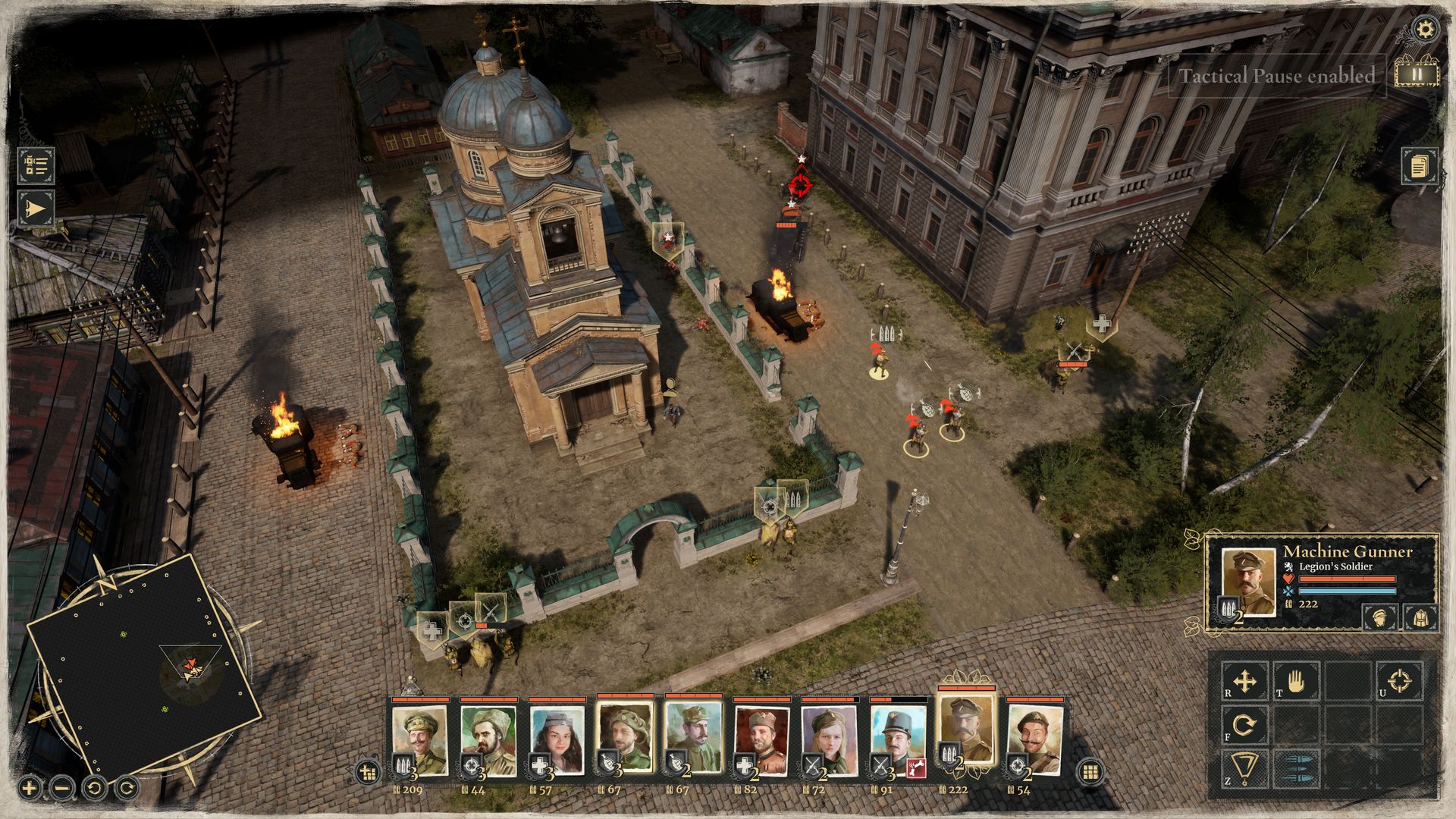This screenshot has width=1456, height=819.
Task: Rotate the minimap counterclockwise
Action: (95, 788)
